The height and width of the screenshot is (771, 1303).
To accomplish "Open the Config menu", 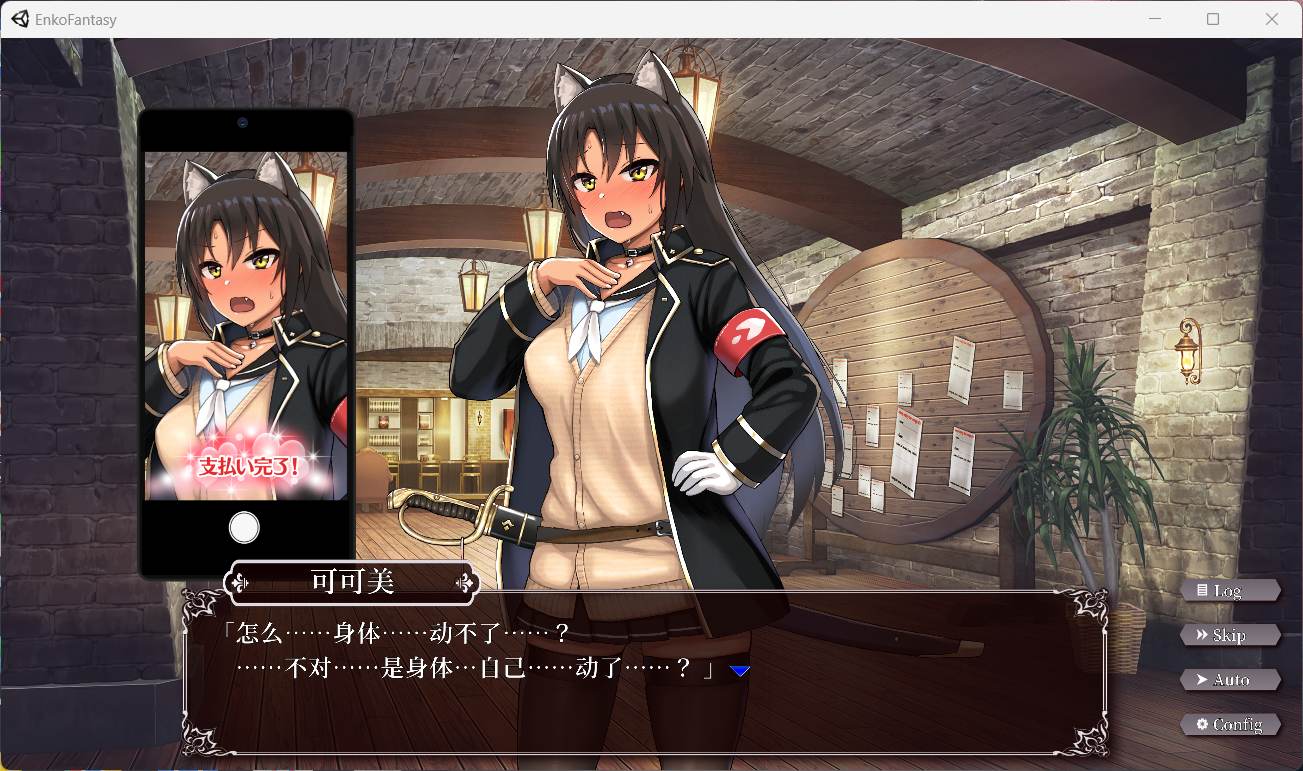I will (1232, 724).
